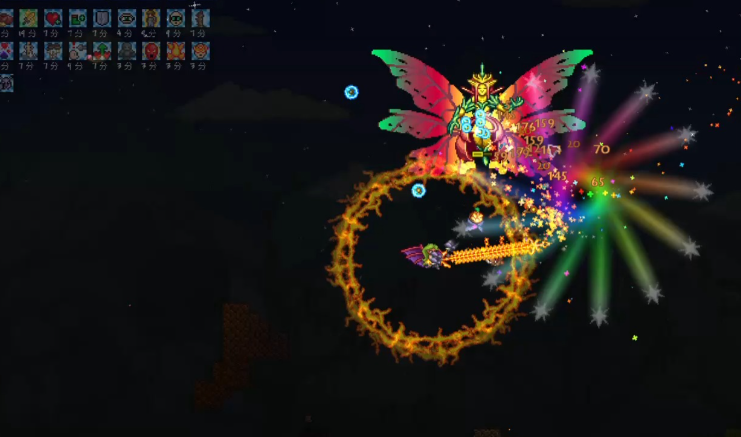Click the wheat sword buff on green background
The image size is (741, 437).
coord(28,18)
